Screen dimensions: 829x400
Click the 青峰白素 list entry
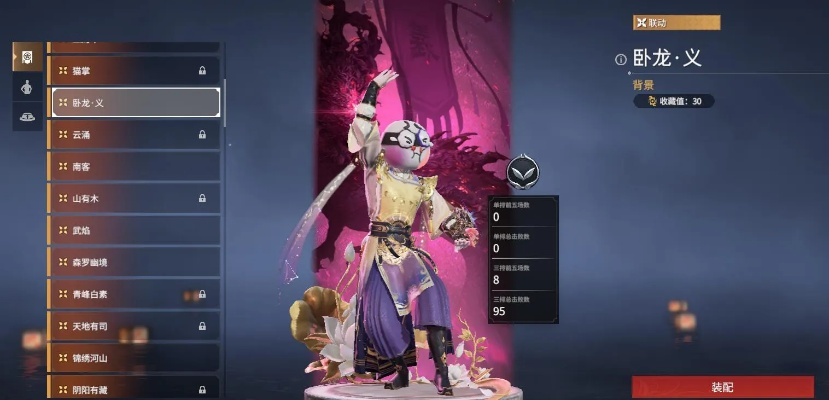click(x=134, y=294)
